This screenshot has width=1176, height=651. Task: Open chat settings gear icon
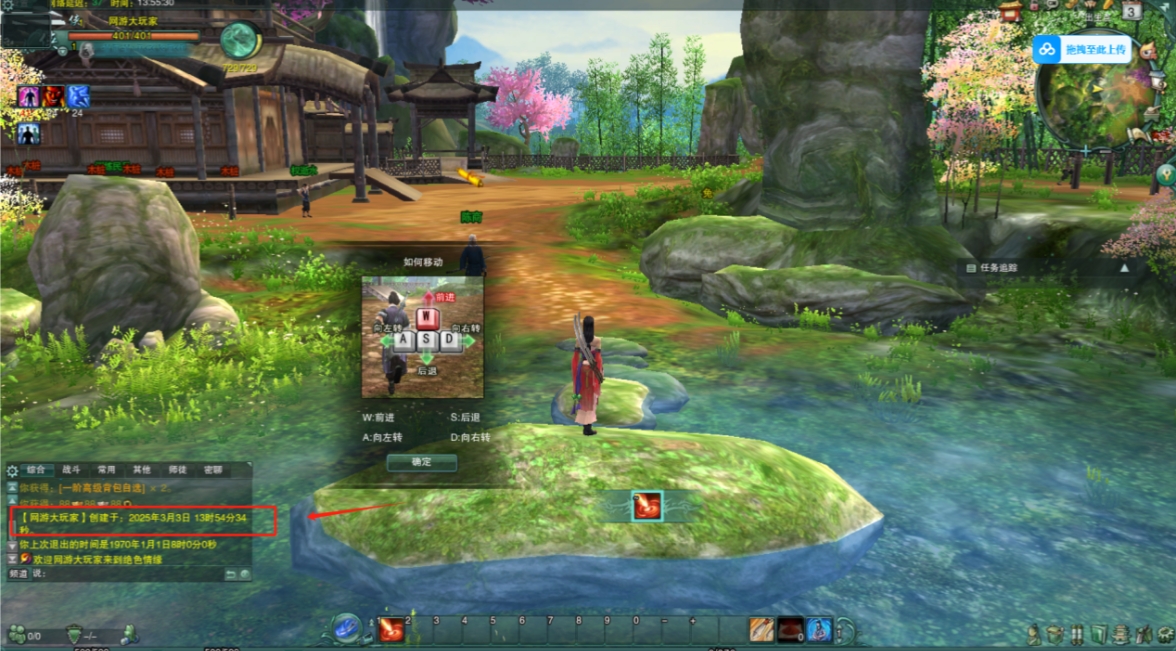pyautogui.click(x=12, y=470)
